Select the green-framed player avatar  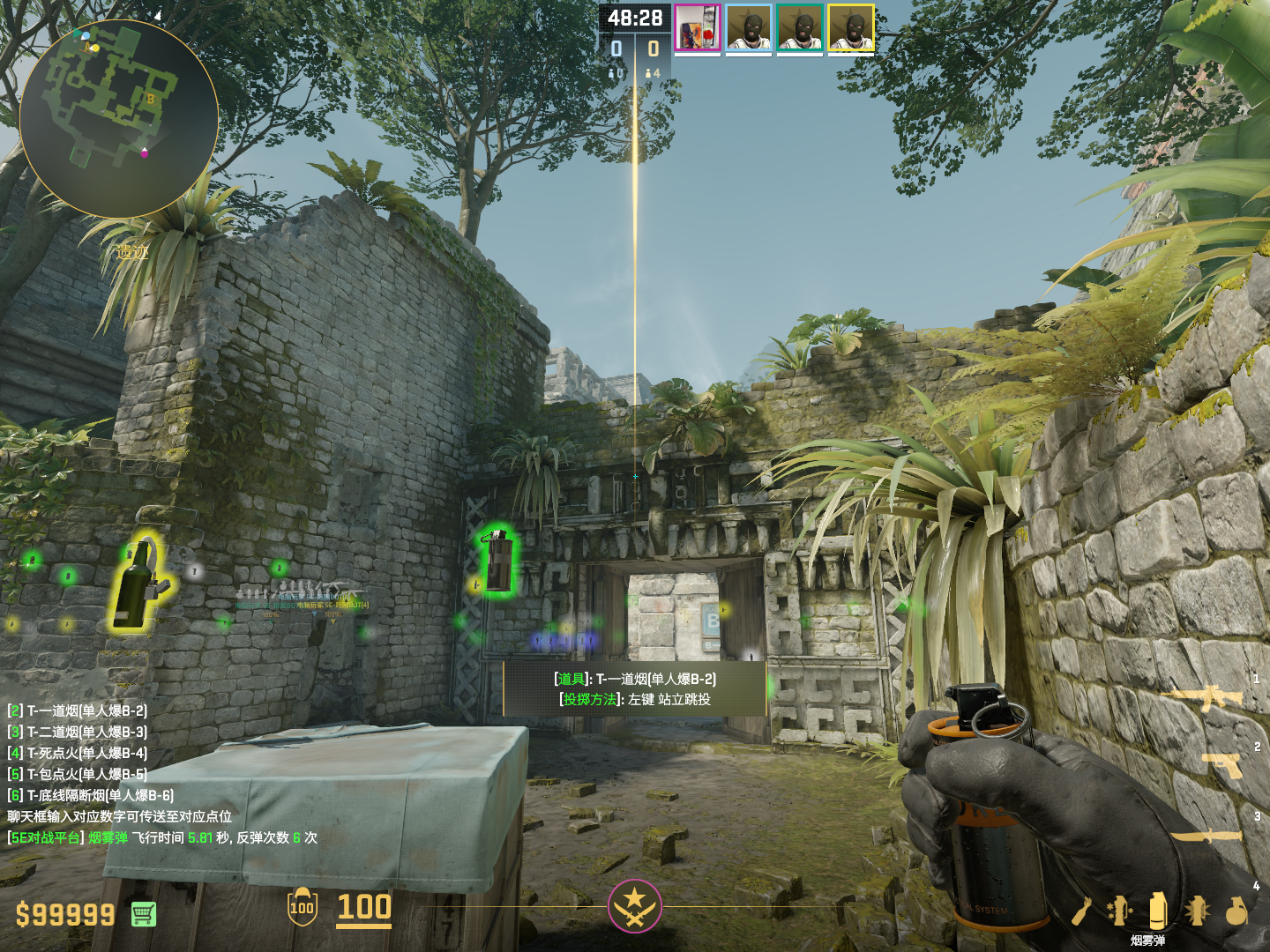click(x=800, y=28)
